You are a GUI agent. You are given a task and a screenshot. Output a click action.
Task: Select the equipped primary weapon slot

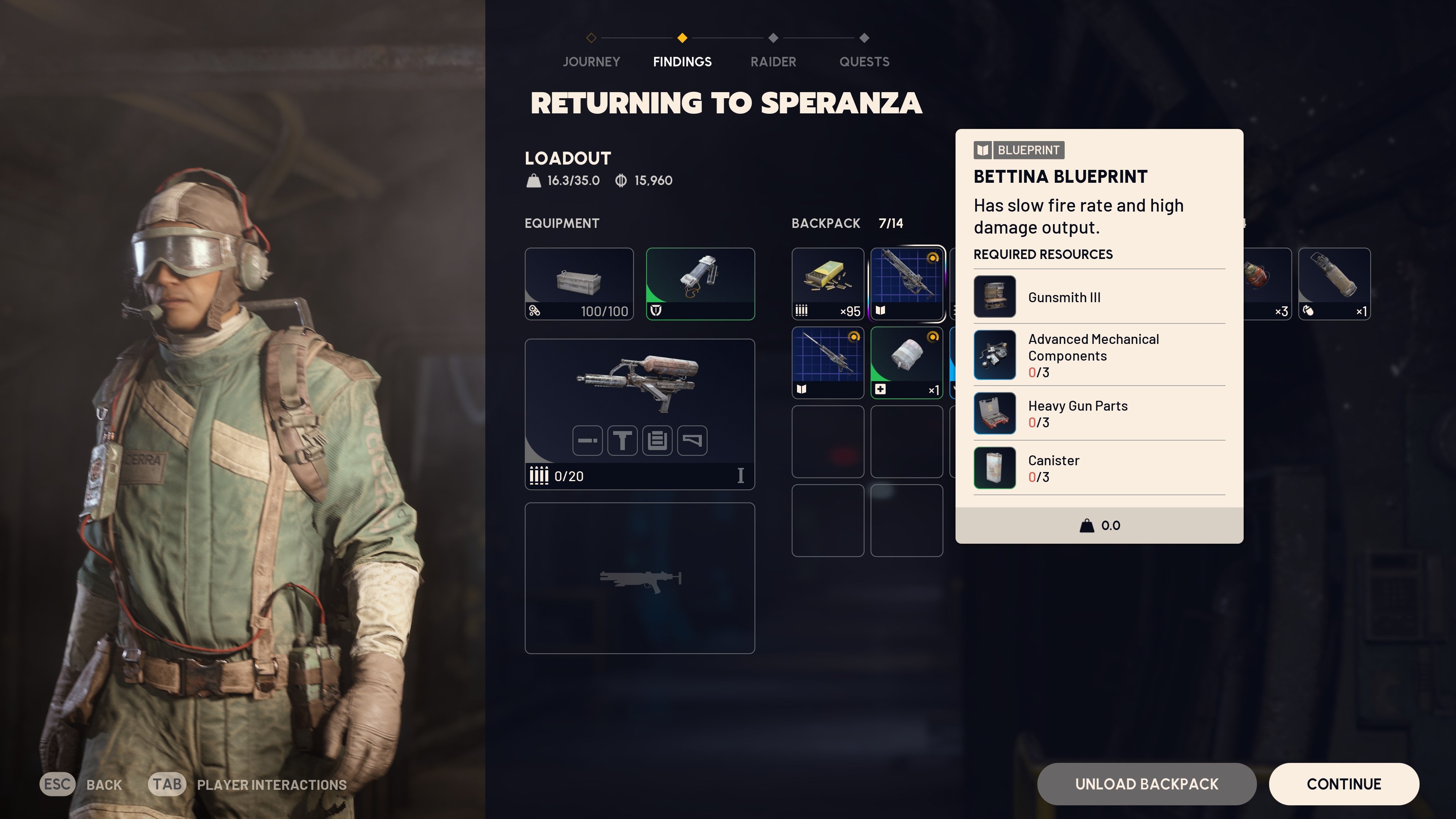639,384
